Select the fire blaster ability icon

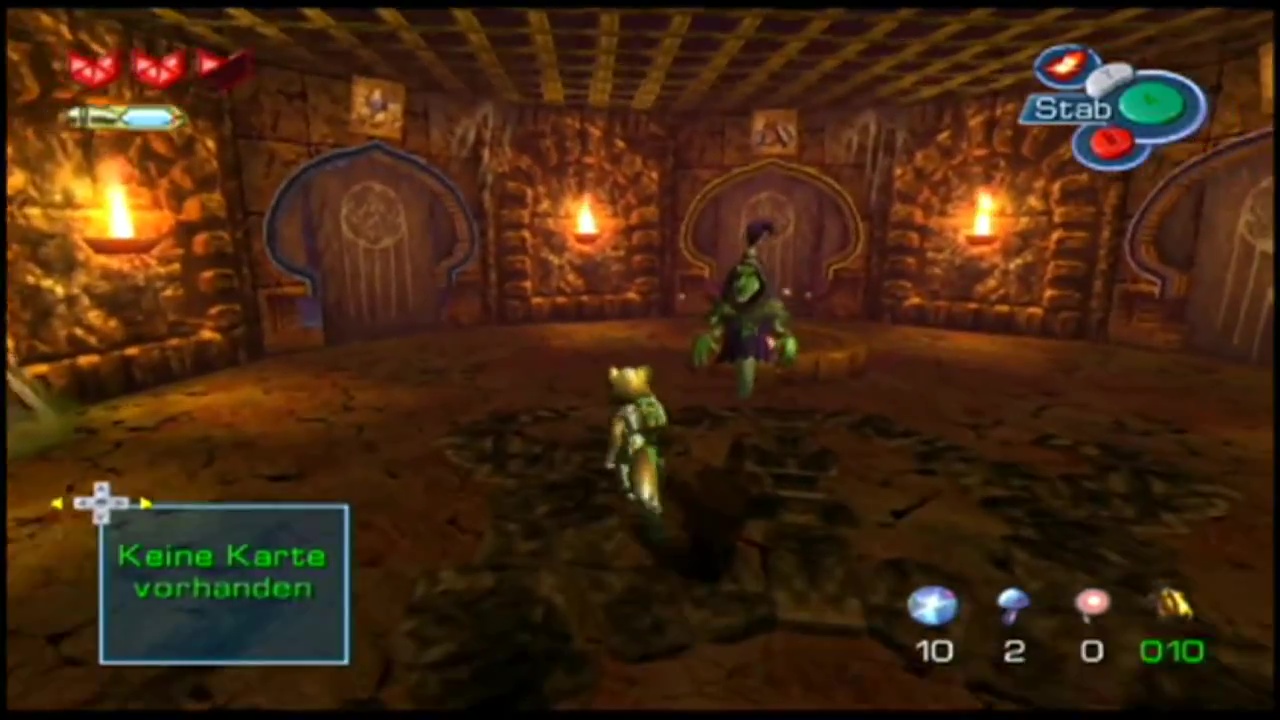1064,66
